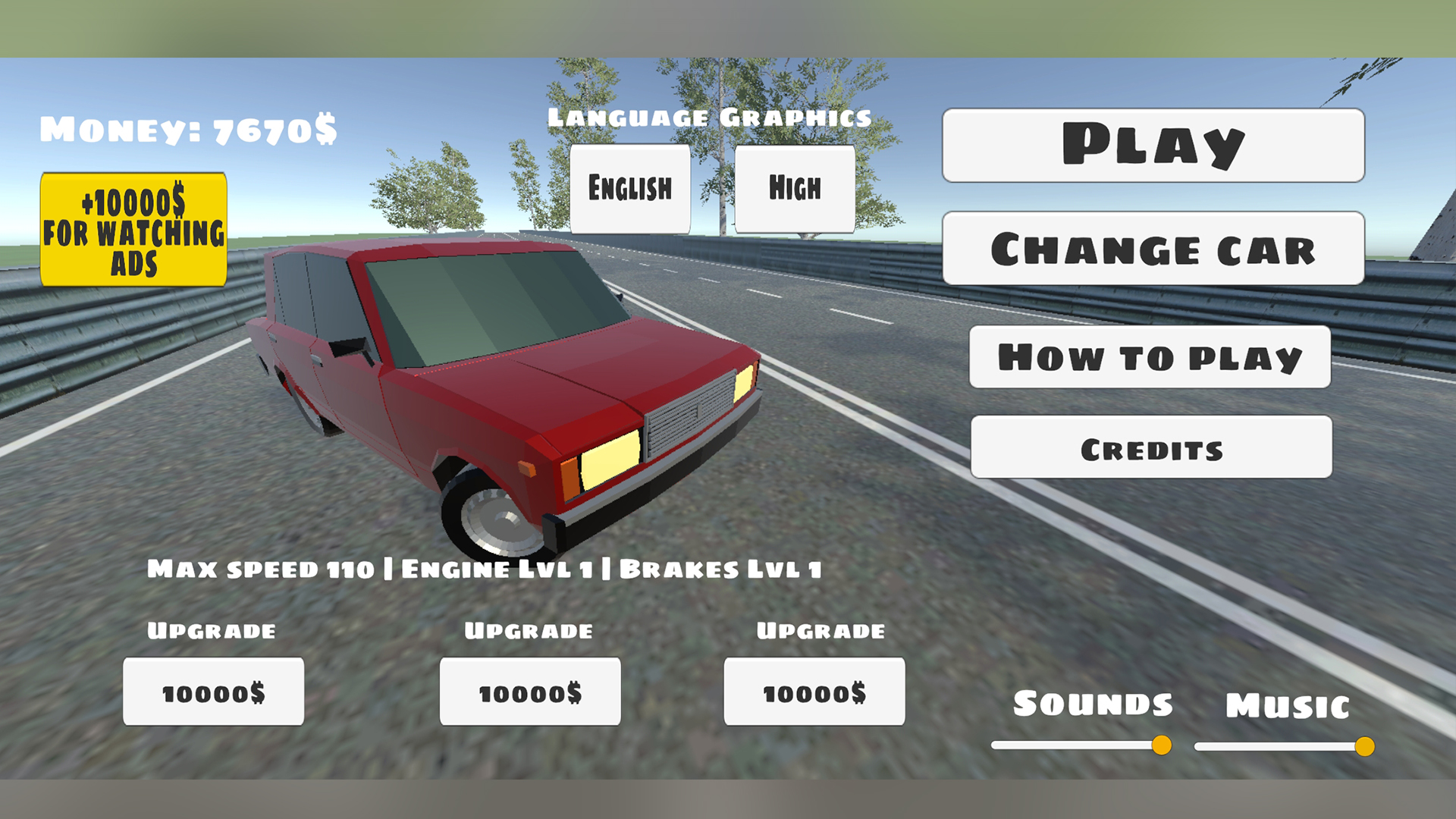
Task: Purchase the middle 10000$ upgrade
Action: coord(529,691)
